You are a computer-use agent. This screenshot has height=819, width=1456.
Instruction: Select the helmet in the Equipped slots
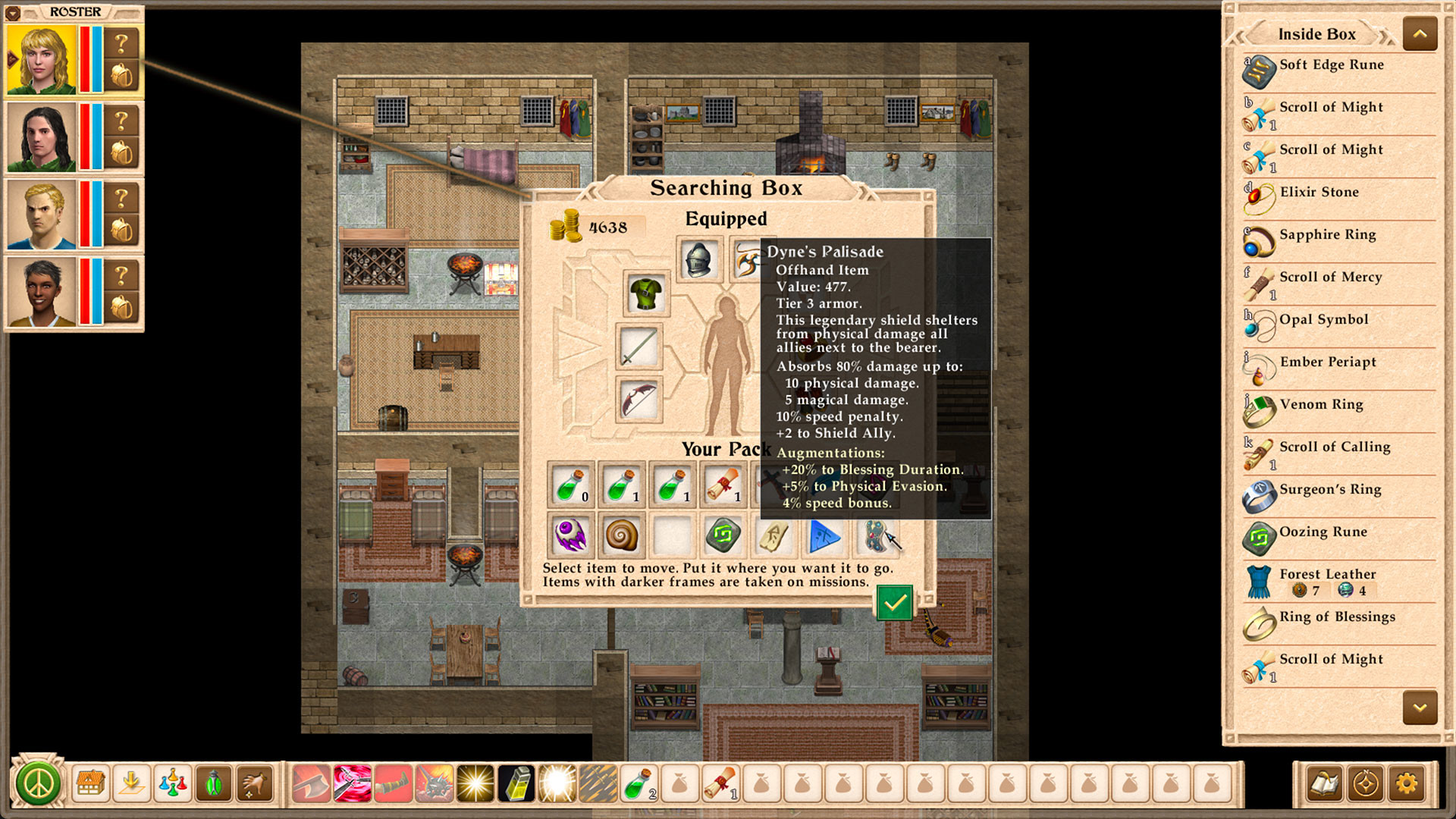pos(698,261)
